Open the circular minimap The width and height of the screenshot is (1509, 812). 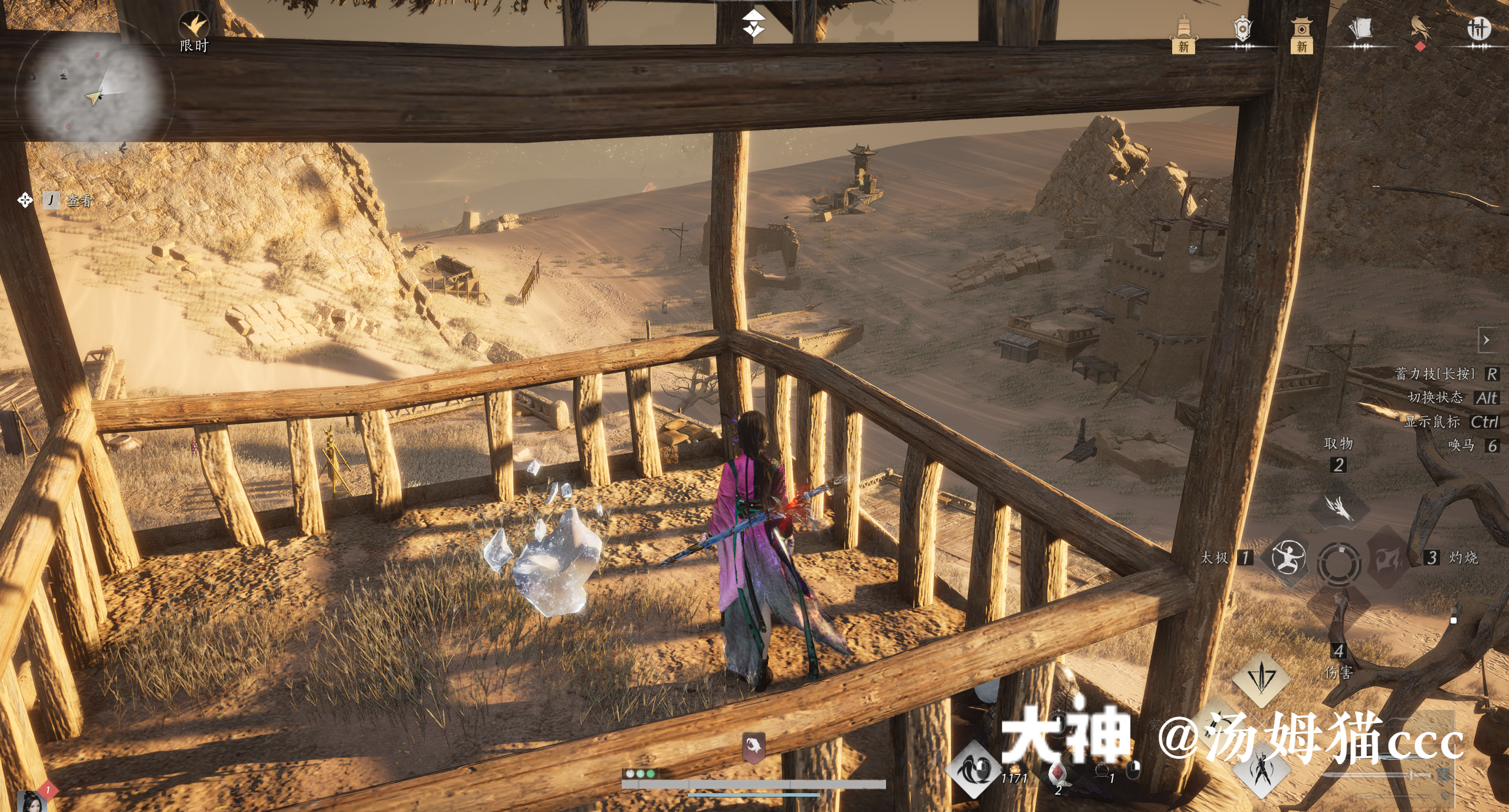coord(94,90)
